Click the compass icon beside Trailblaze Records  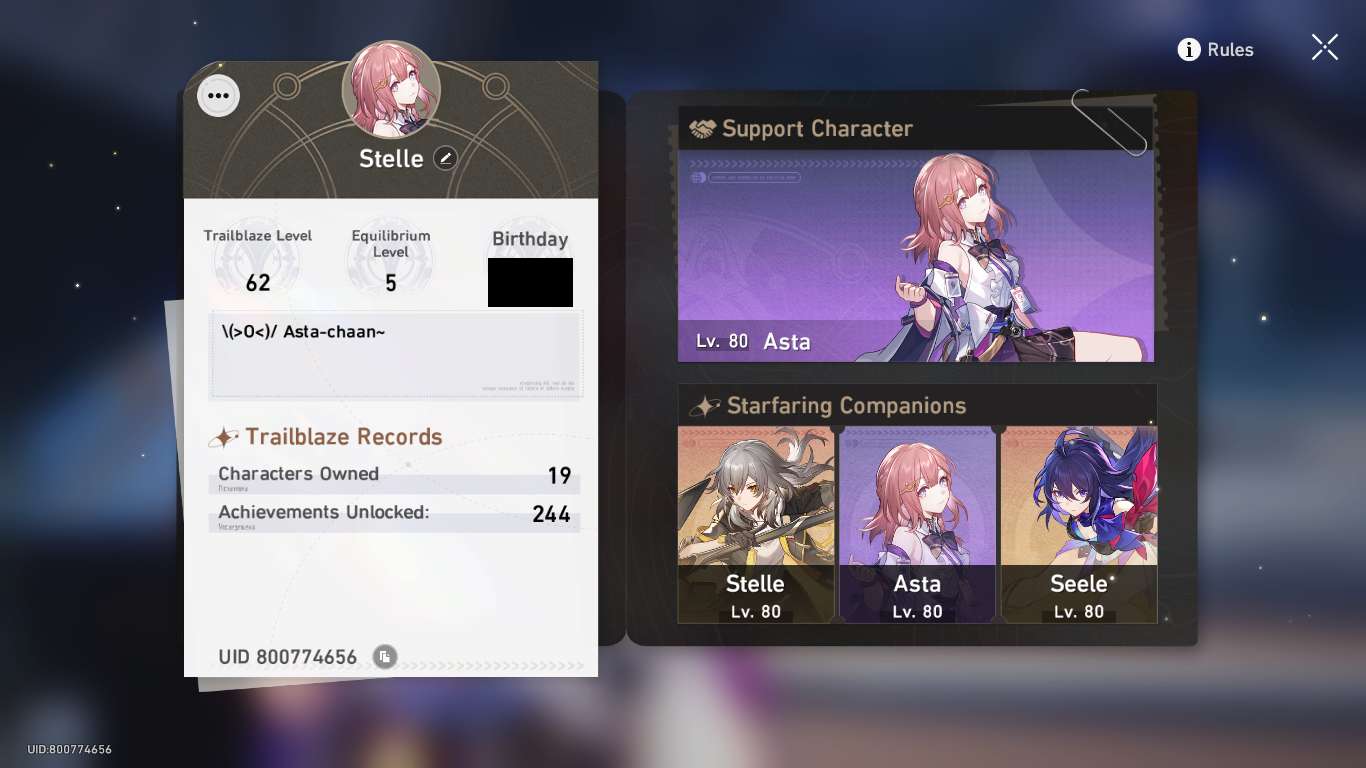point(224,437)
